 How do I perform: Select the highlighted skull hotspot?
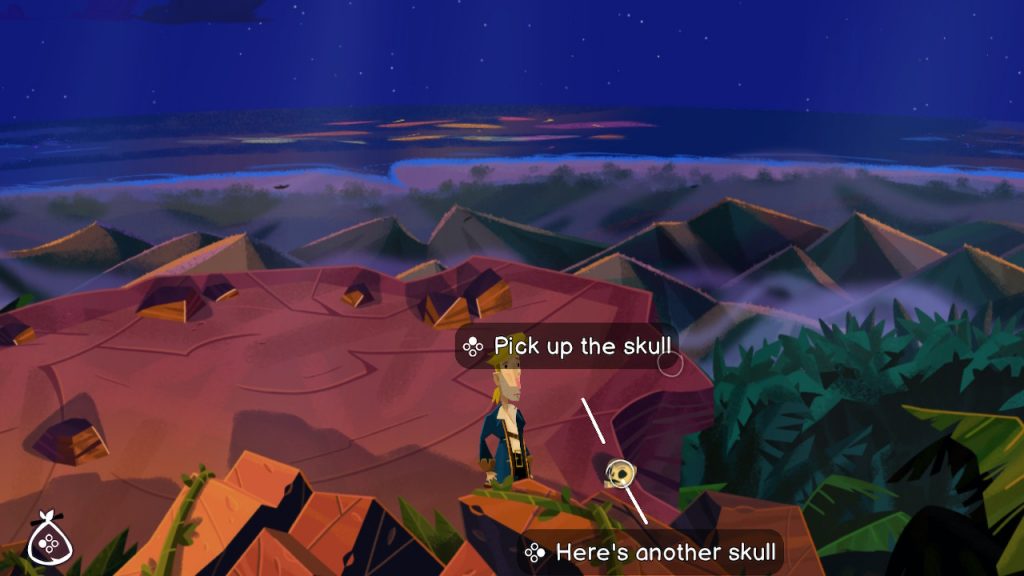[x=619, y=472]
